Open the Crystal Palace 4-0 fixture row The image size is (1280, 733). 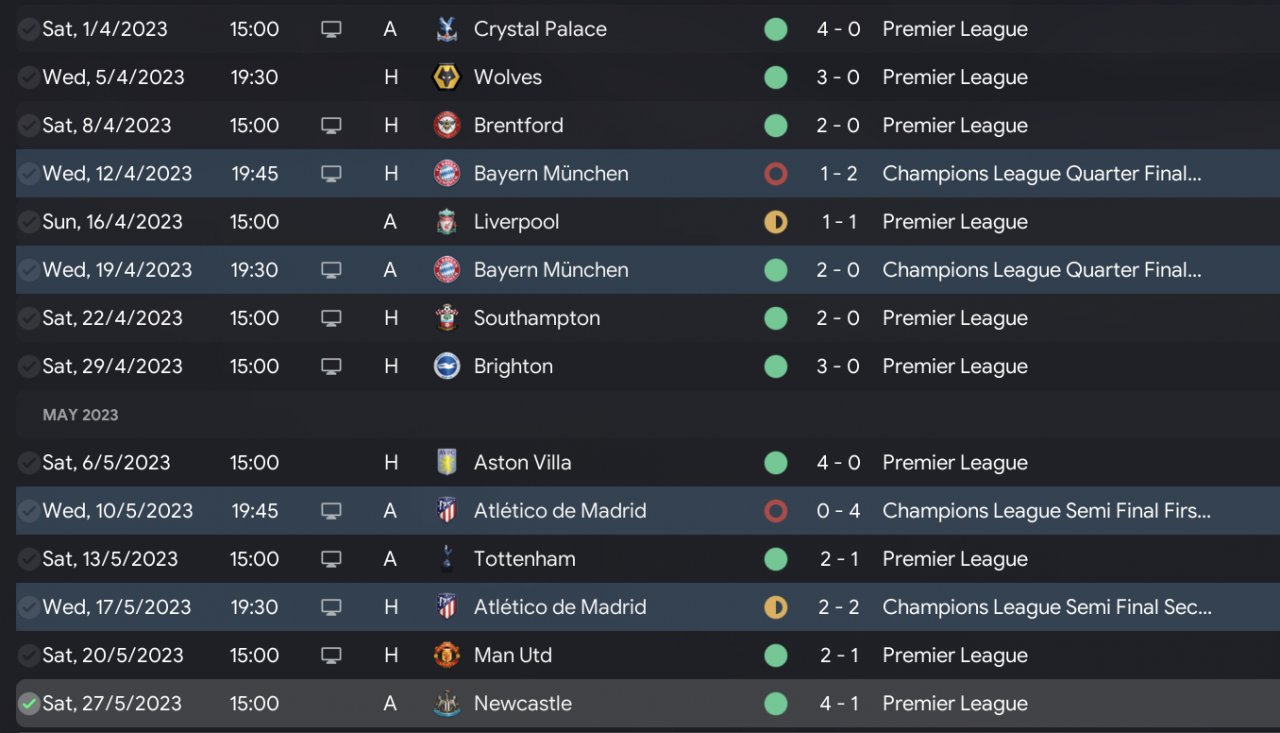tap(640, 29)
